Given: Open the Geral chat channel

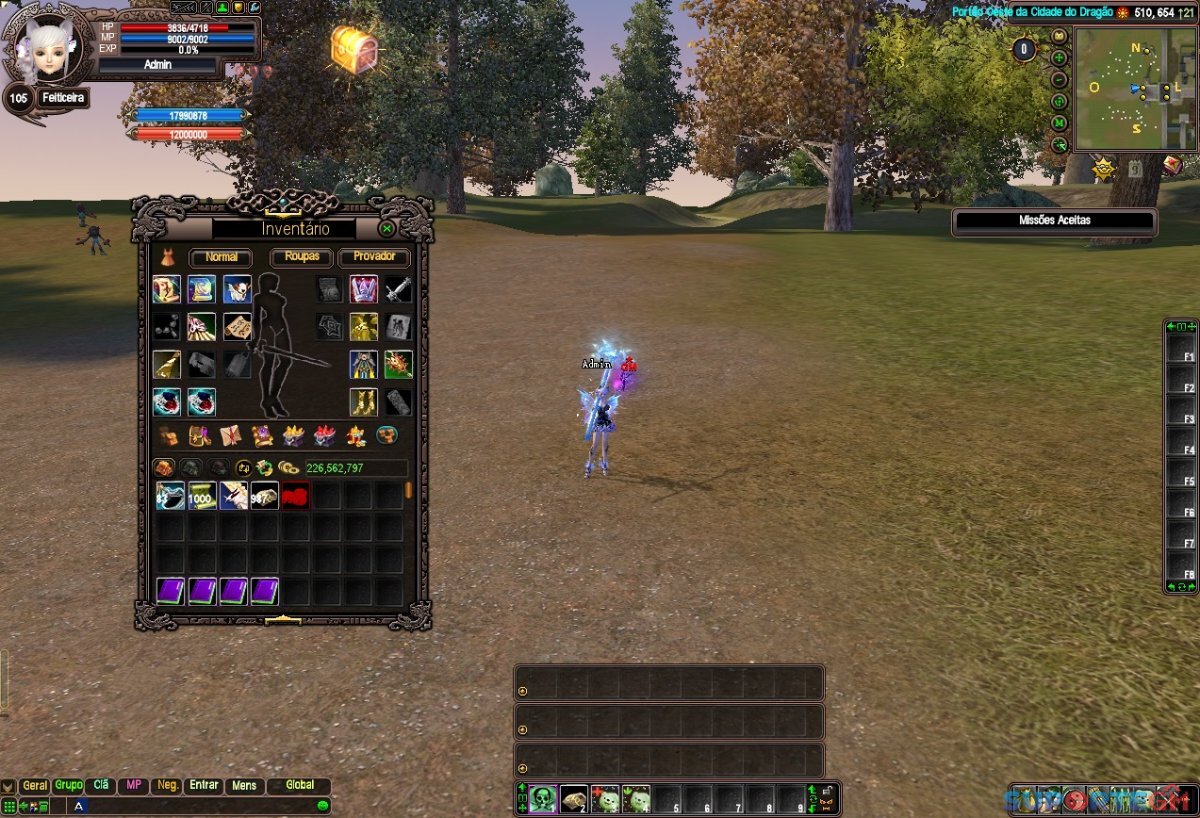Looking at the screenshot, I should tap(35, 786).
